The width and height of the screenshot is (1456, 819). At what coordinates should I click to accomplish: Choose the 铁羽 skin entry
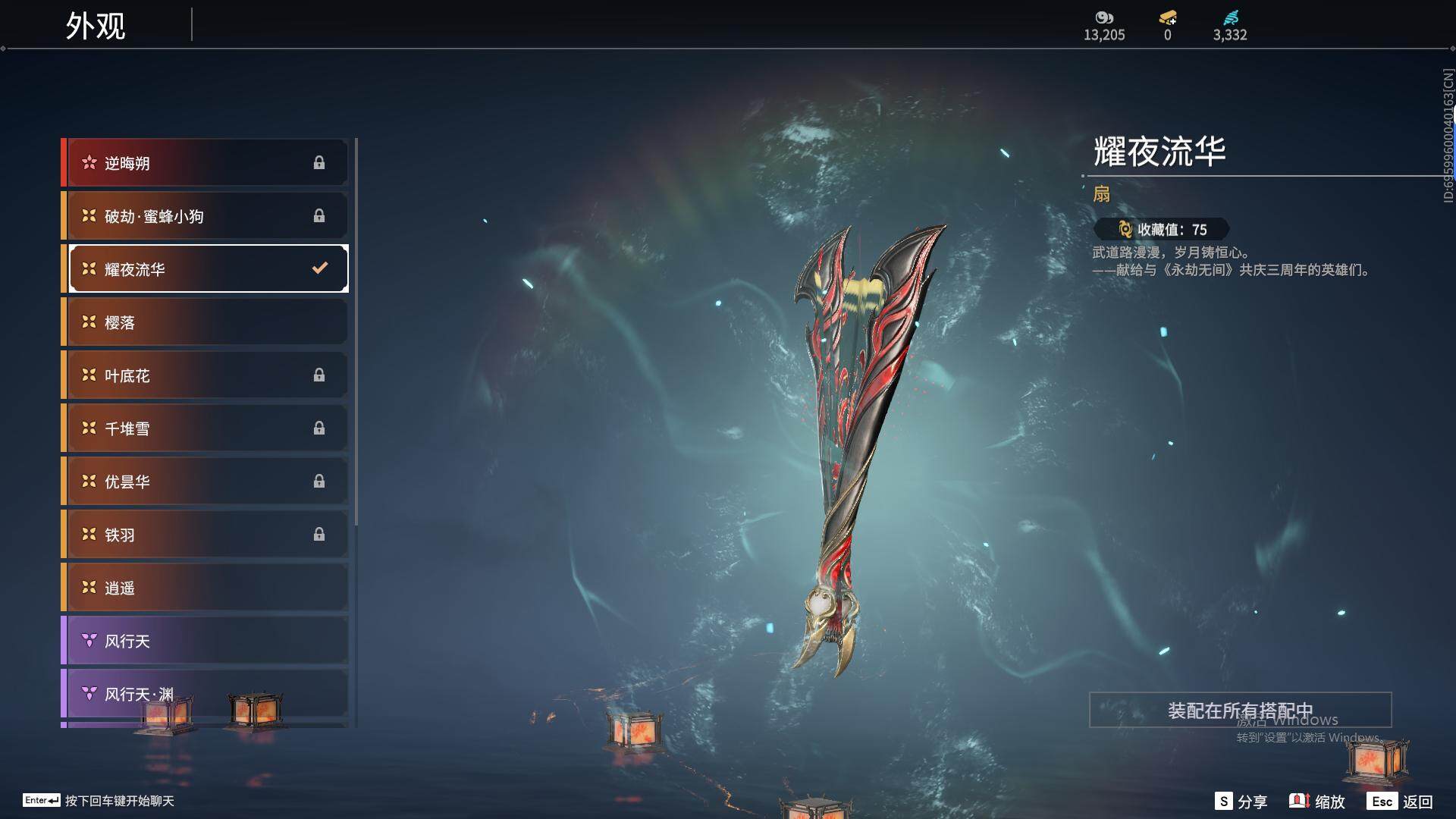206,535
